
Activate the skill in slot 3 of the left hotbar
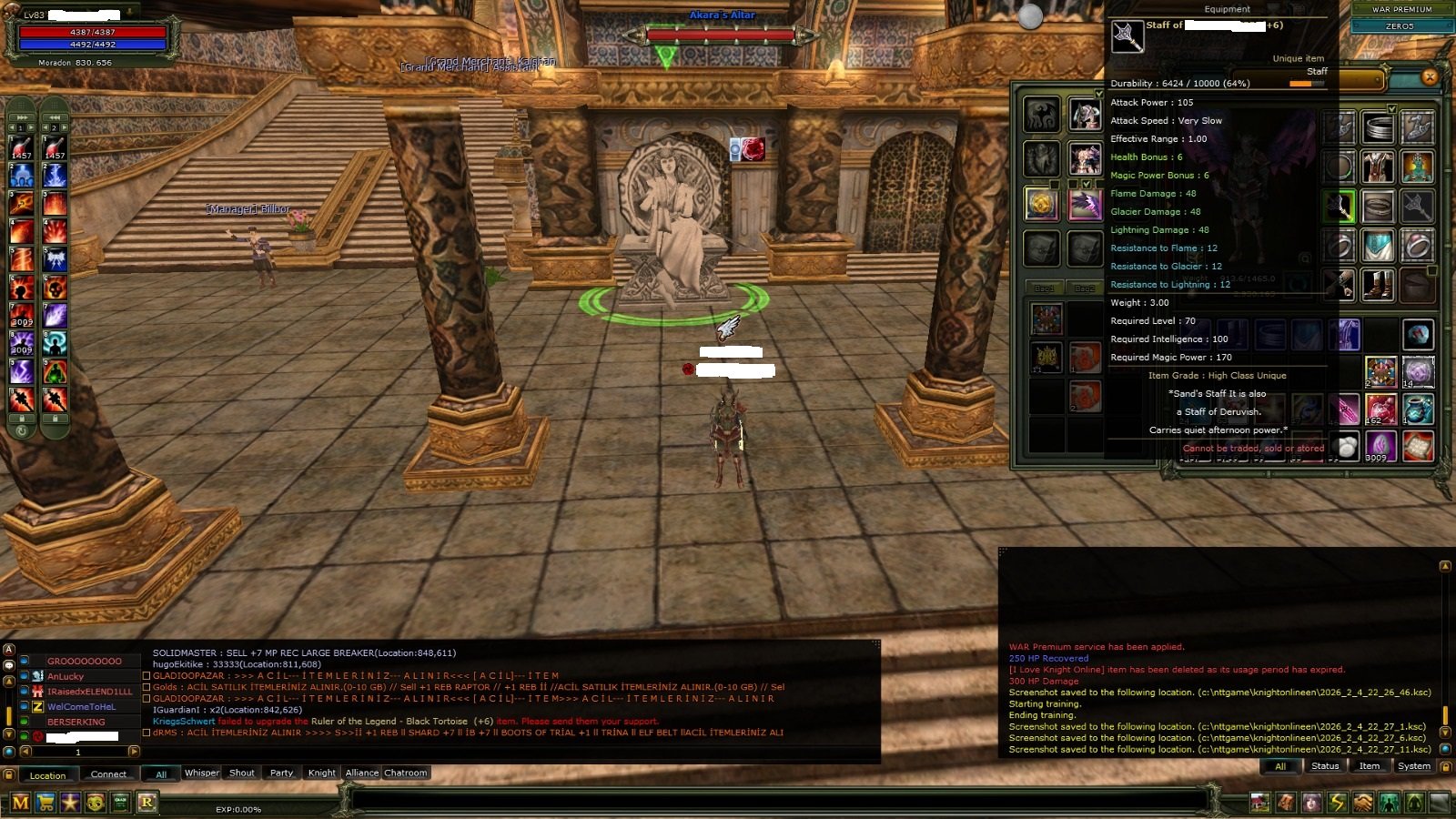click(x=22, y=202)
